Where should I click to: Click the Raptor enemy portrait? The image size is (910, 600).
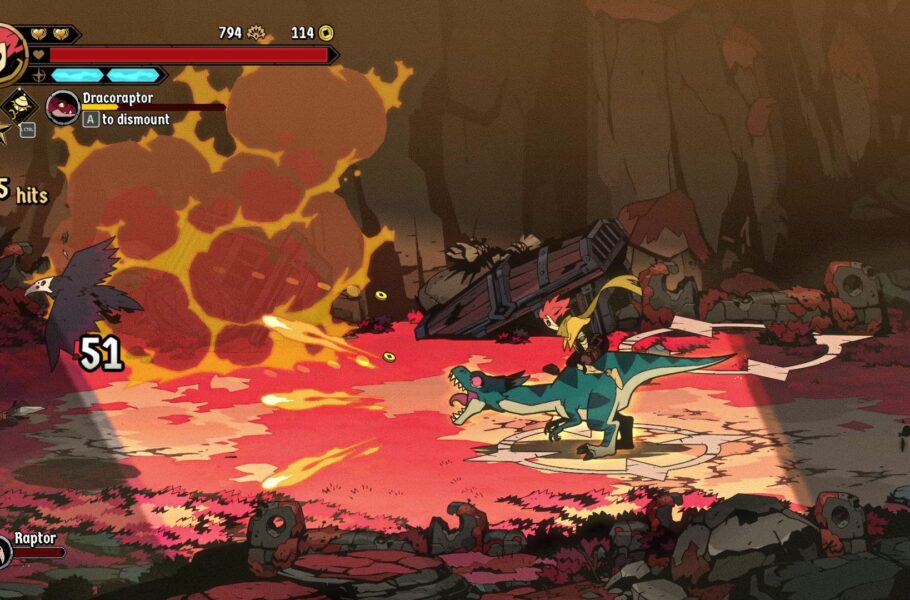pyautogui.click(x=4, y=550)
